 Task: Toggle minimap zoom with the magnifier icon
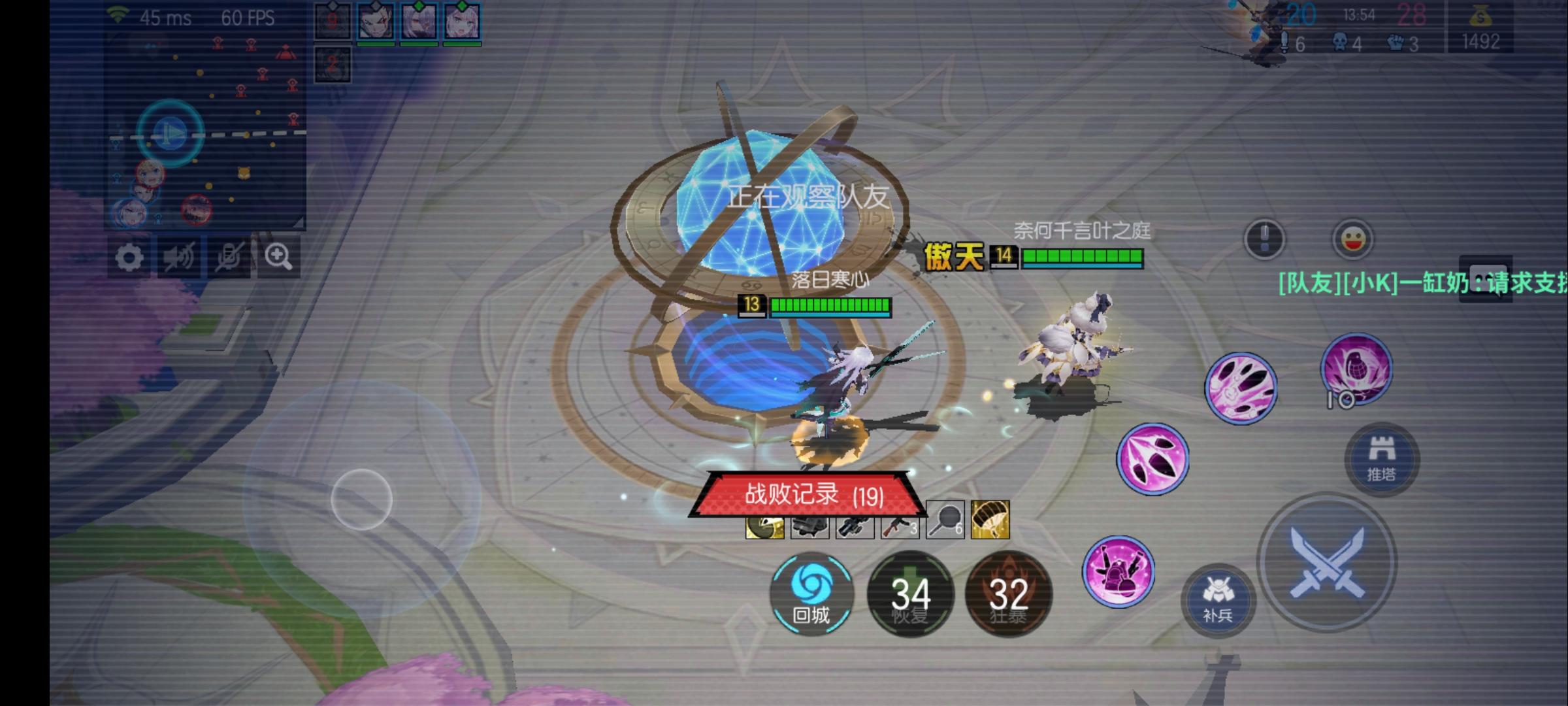click(279, 256)
